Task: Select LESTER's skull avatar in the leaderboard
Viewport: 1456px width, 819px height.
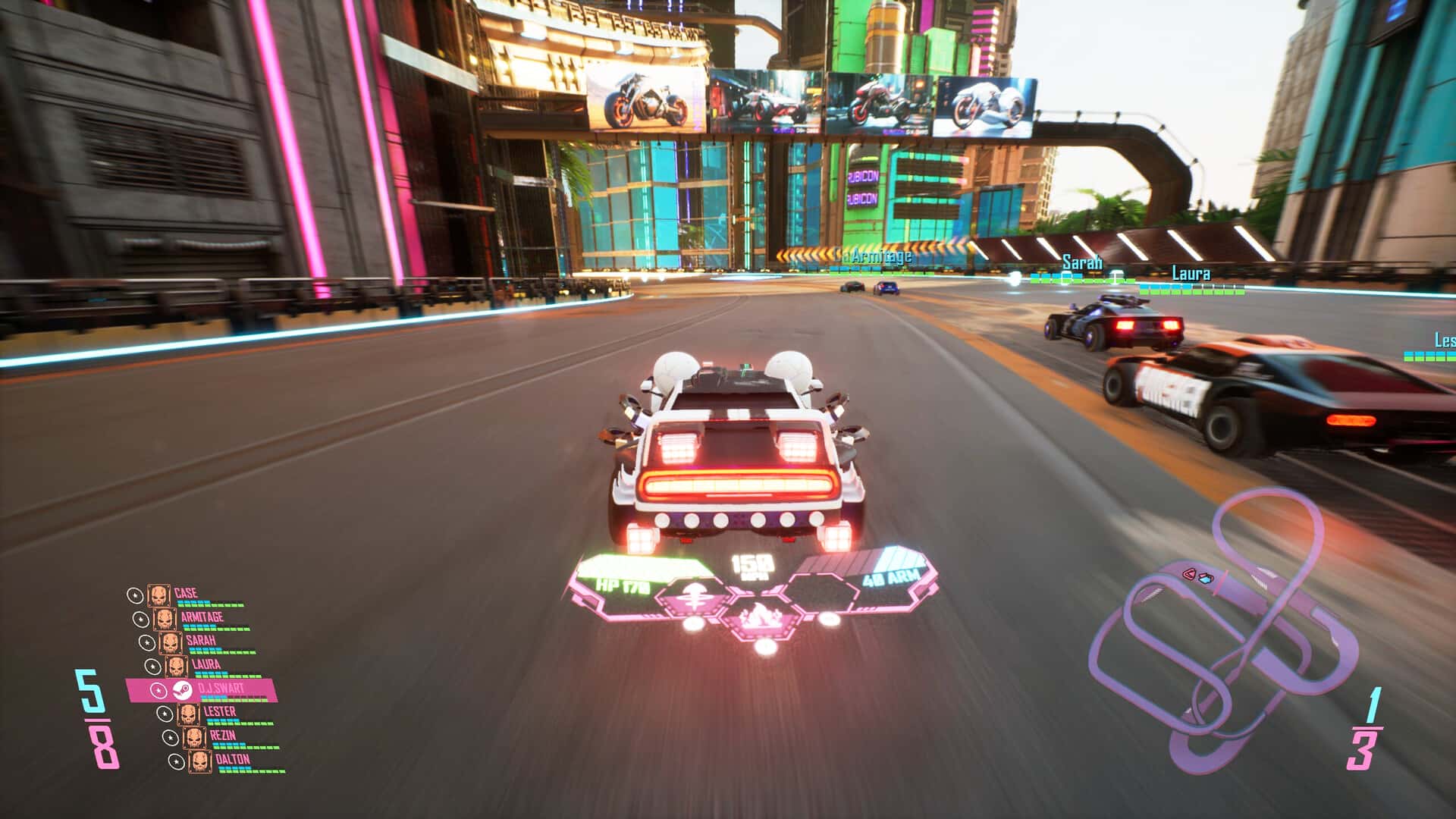Action: click(x=189, y=714)
